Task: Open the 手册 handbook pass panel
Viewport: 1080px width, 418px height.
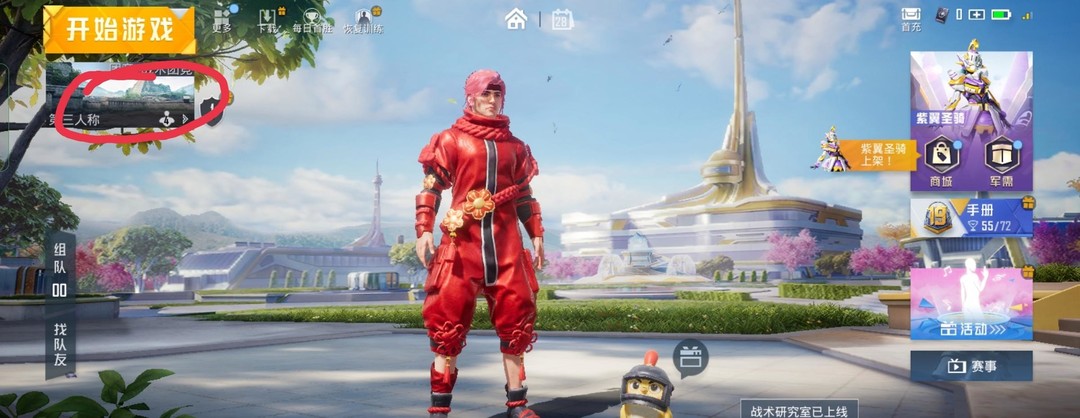Action: 971,217
